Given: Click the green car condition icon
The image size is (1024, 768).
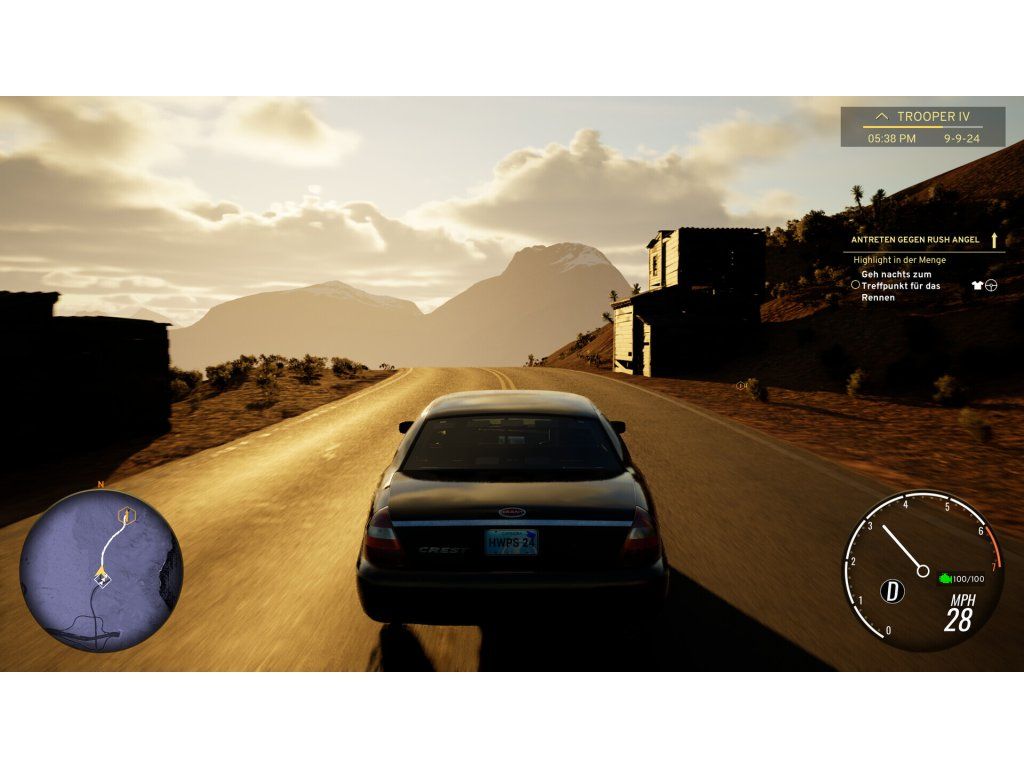Looking at the screenshot, I should coord(944,578).
